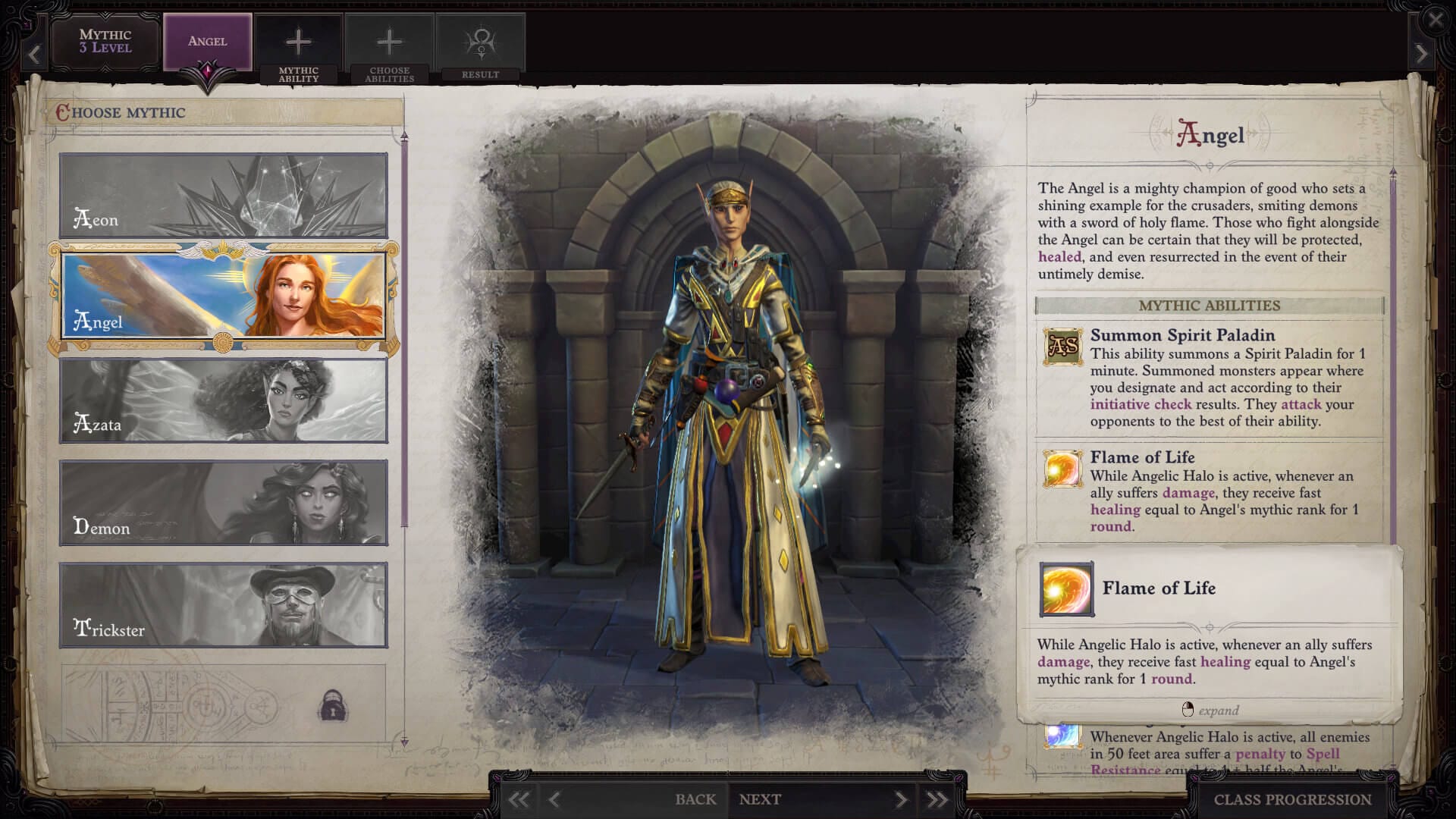Choose the Trickster mythic path
This screenshot has width=1456, height=819.
[x=224, y=604]
